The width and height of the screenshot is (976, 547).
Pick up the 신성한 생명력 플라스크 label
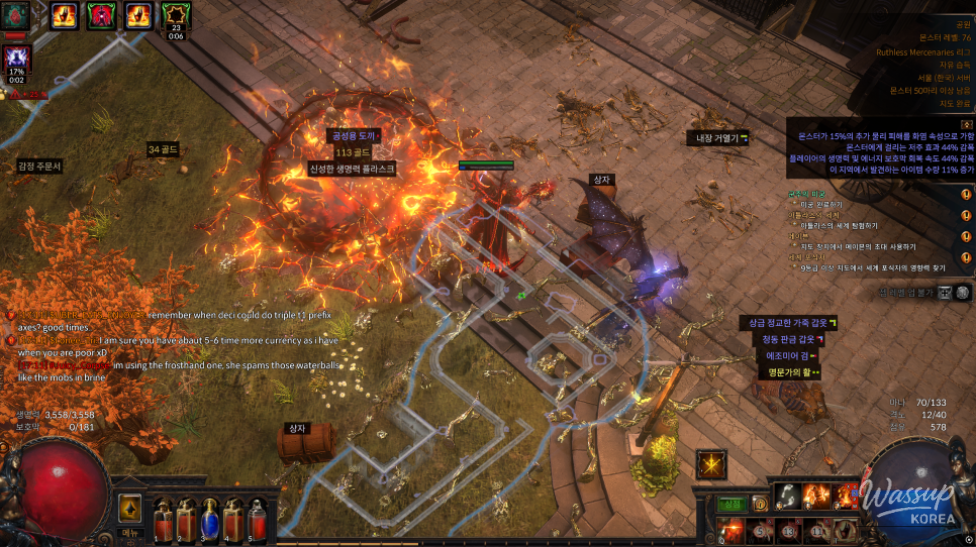(351, 169)
